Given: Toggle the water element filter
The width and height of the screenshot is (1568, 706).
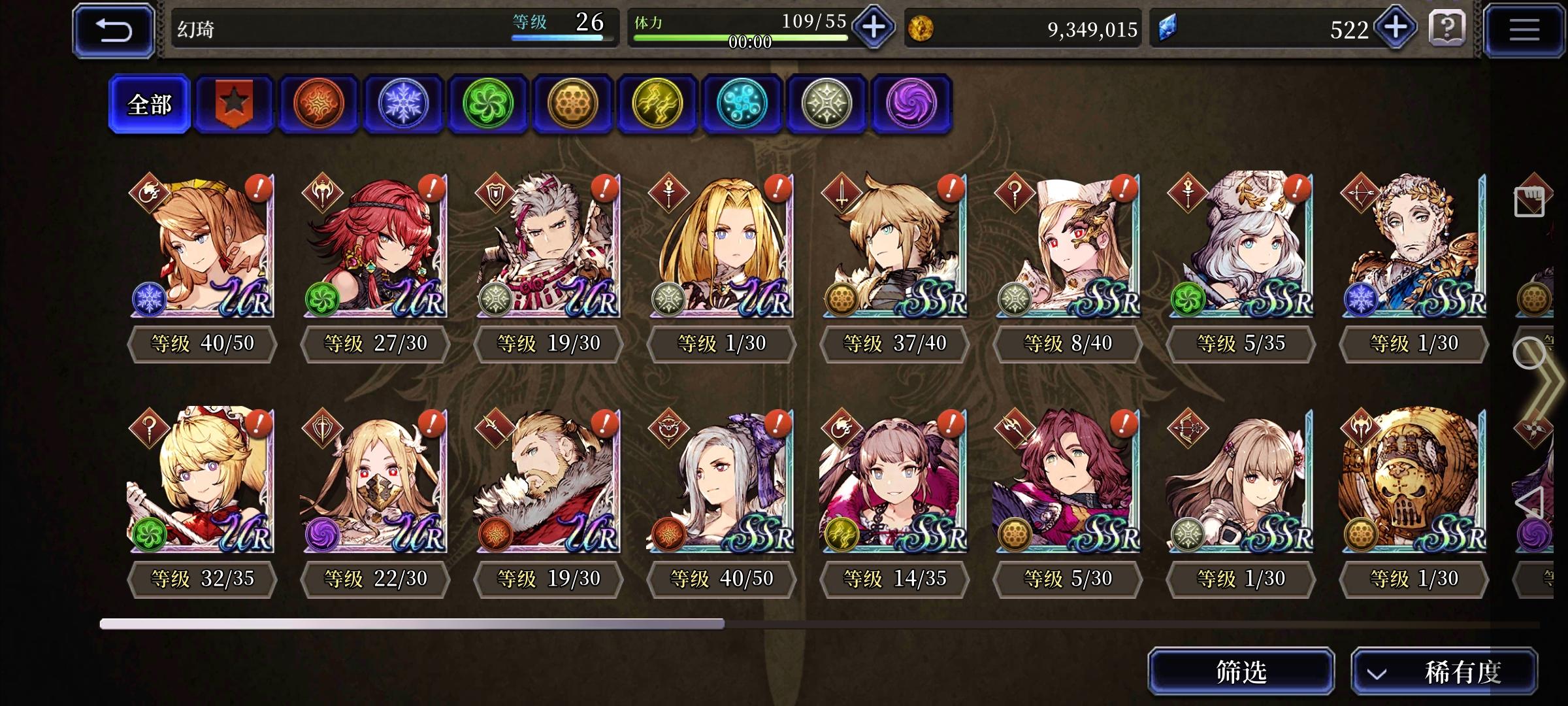Looking at the screenshot, I should pyautogui.click(x=742, y=105).
